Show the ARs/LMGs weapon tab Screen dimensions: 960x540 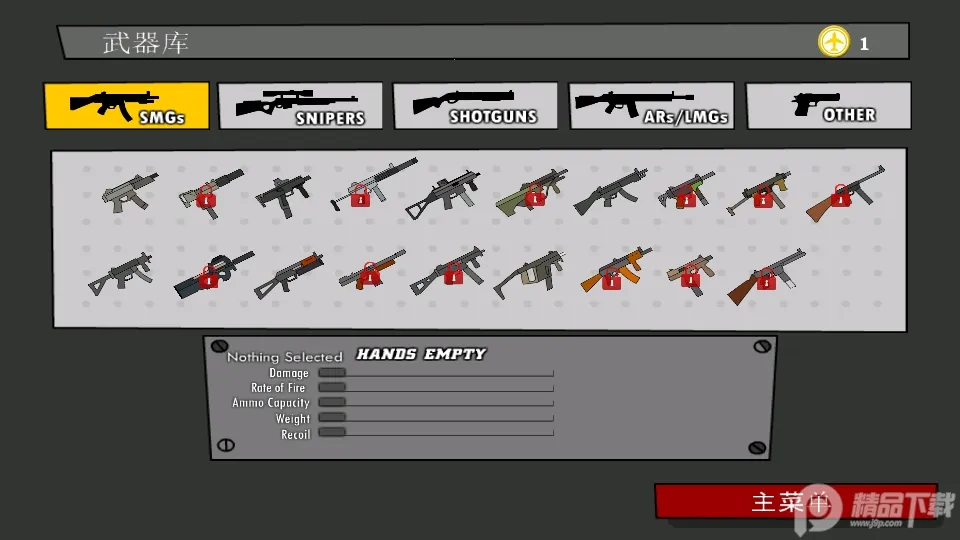point(651,106)
